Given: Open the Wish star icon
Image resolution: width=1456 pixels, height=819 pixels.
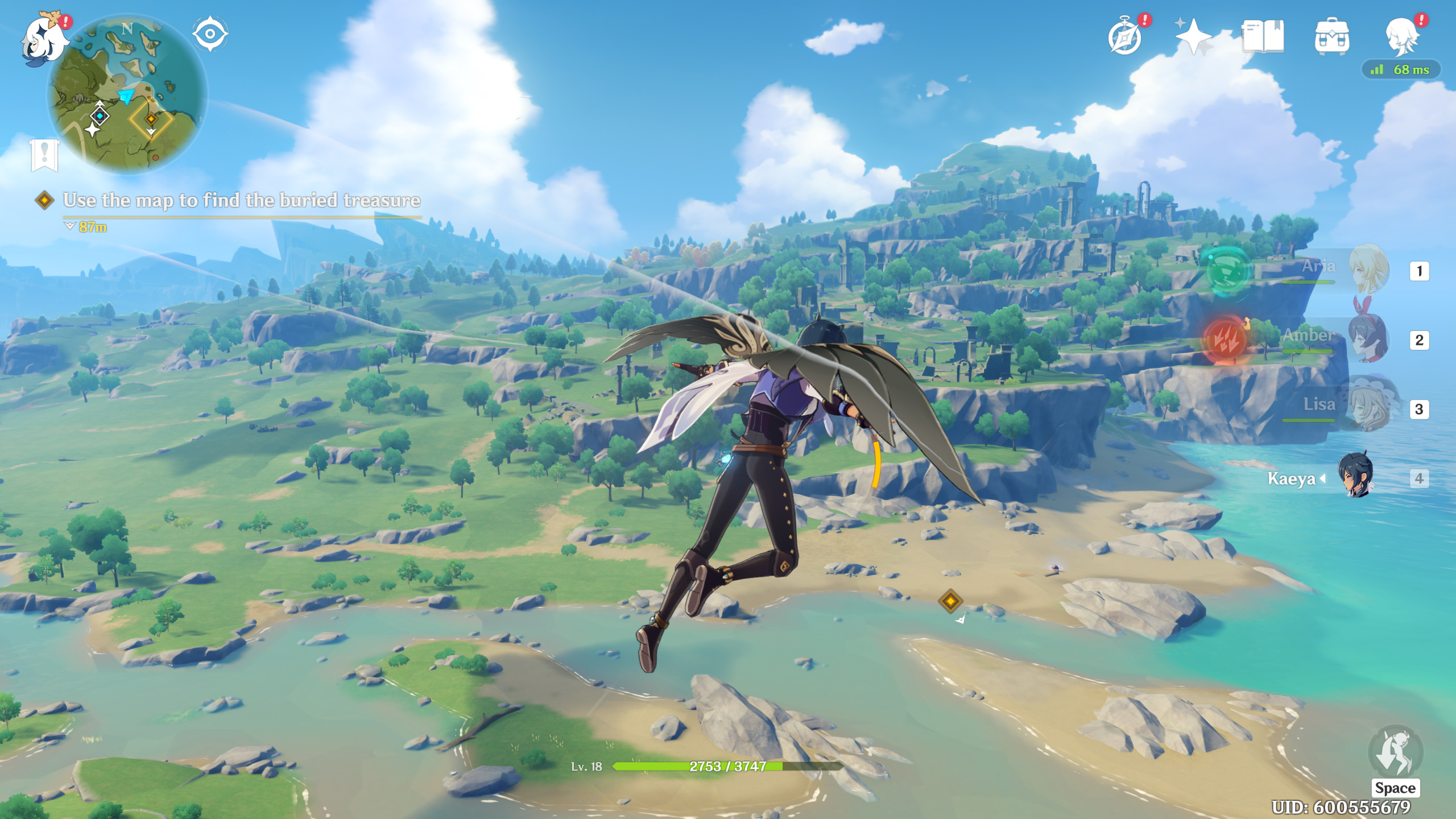Looking at the screenshot, I should click(x=1193, y=36).
